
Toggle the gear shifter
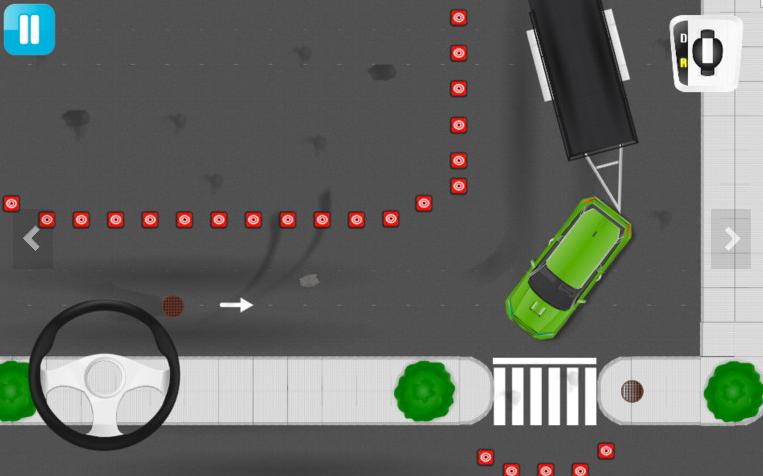click(x=706, y=52)
